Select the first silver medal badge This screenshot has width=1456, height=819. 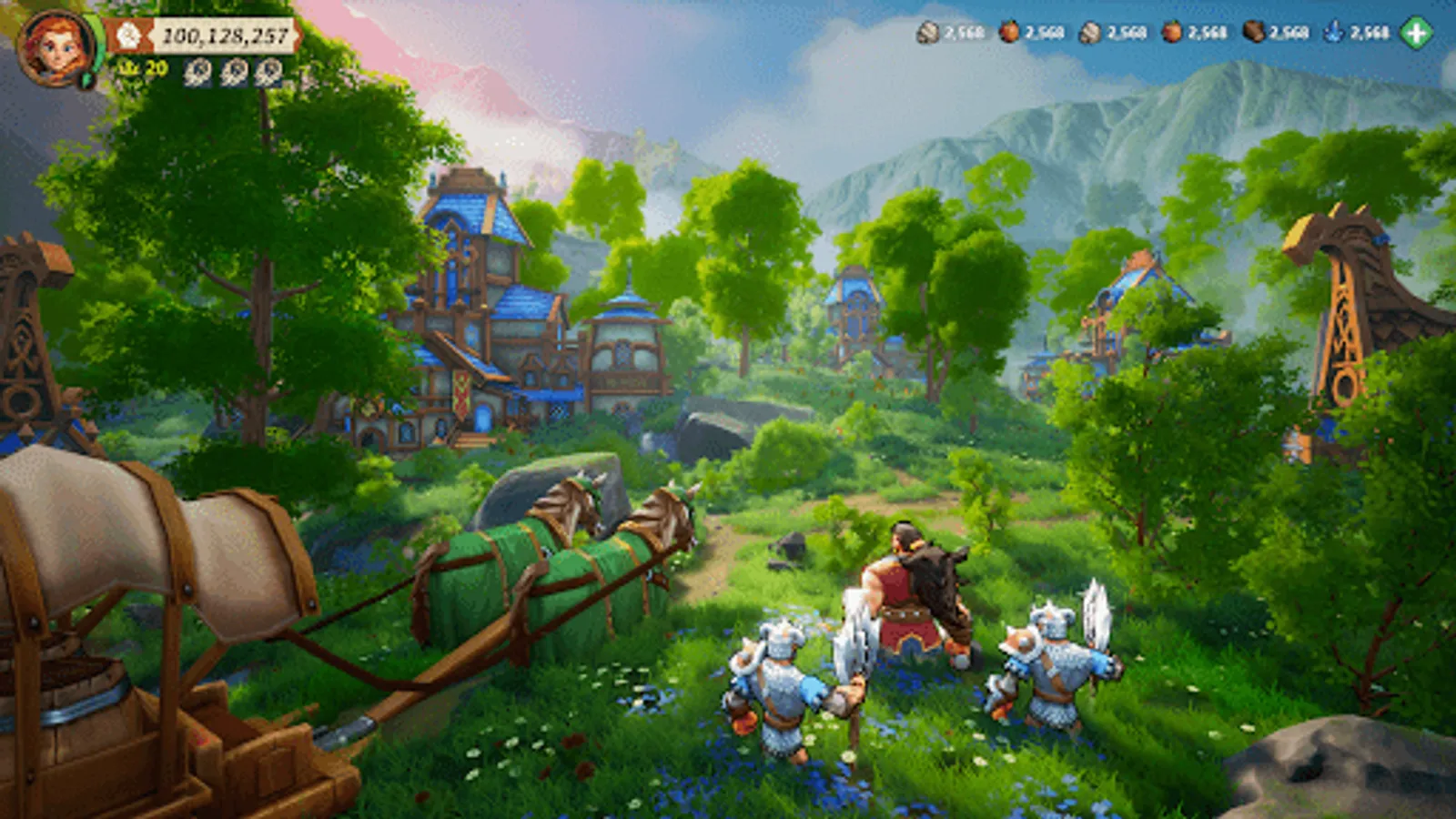(x=197, y=71)
